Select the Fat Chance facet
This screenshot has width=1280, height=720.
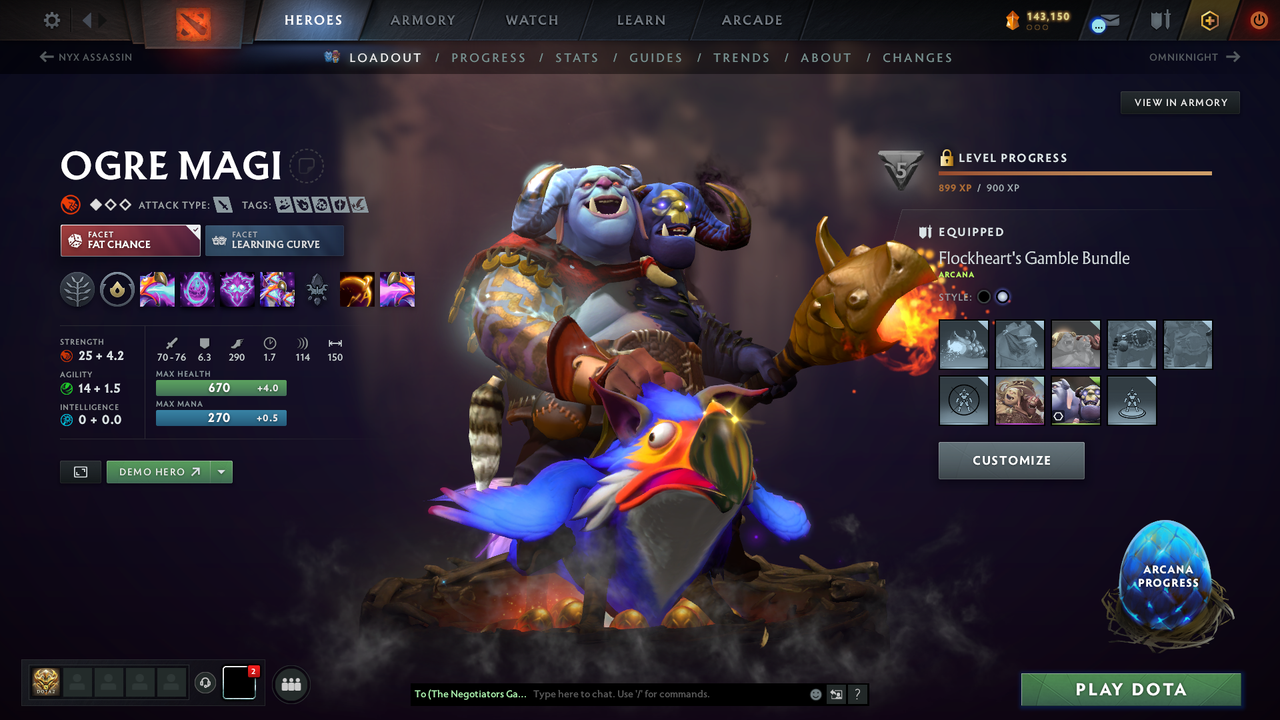coord(130,241)
